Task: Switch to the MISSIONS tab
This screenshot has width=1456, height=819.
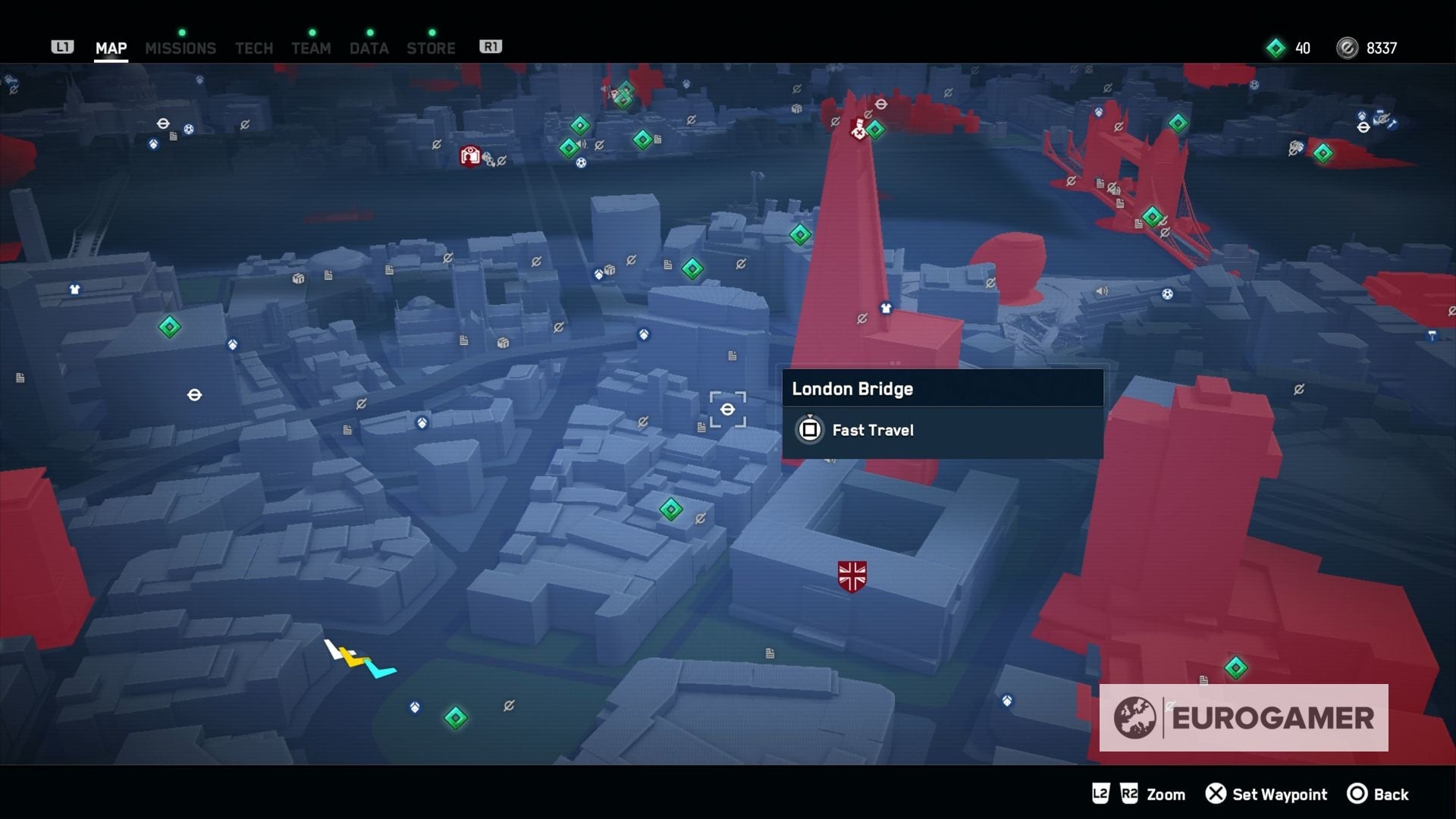Action: point(180,48)
